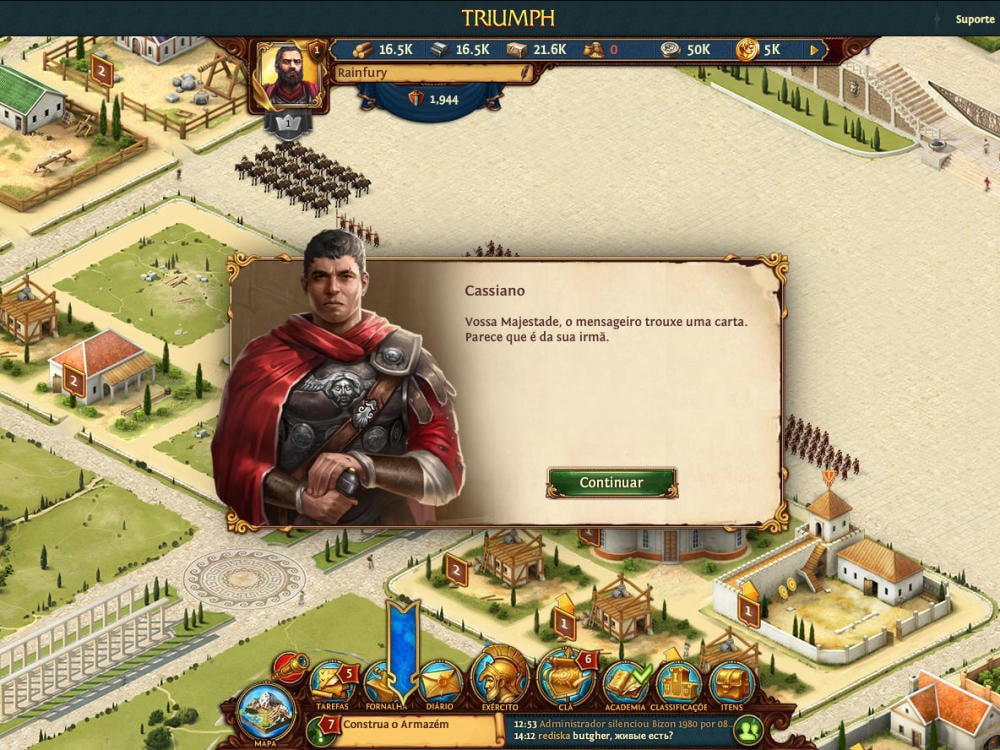Viewport: 1000px width, 750px height.
Task: Show the Classificações rankings
Action: [679, 683]
